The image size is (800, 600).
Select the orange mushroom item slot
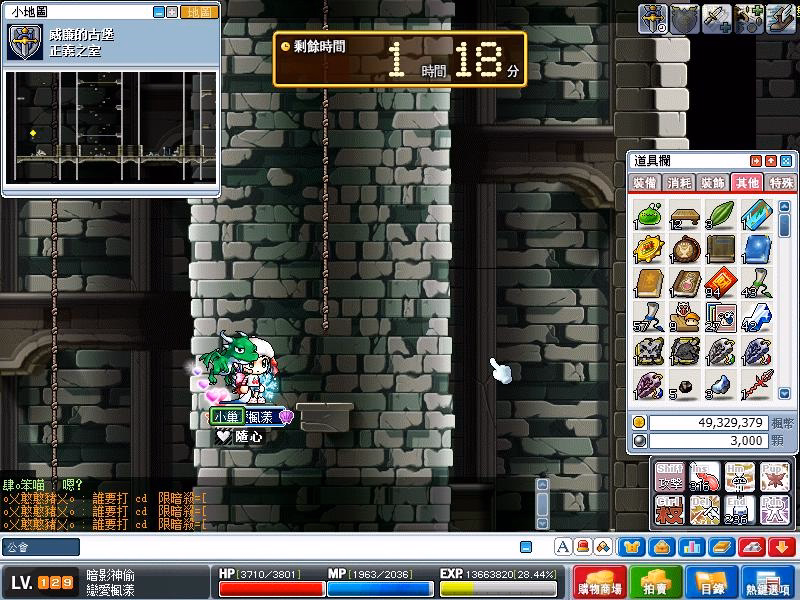[x=684, y=318]
